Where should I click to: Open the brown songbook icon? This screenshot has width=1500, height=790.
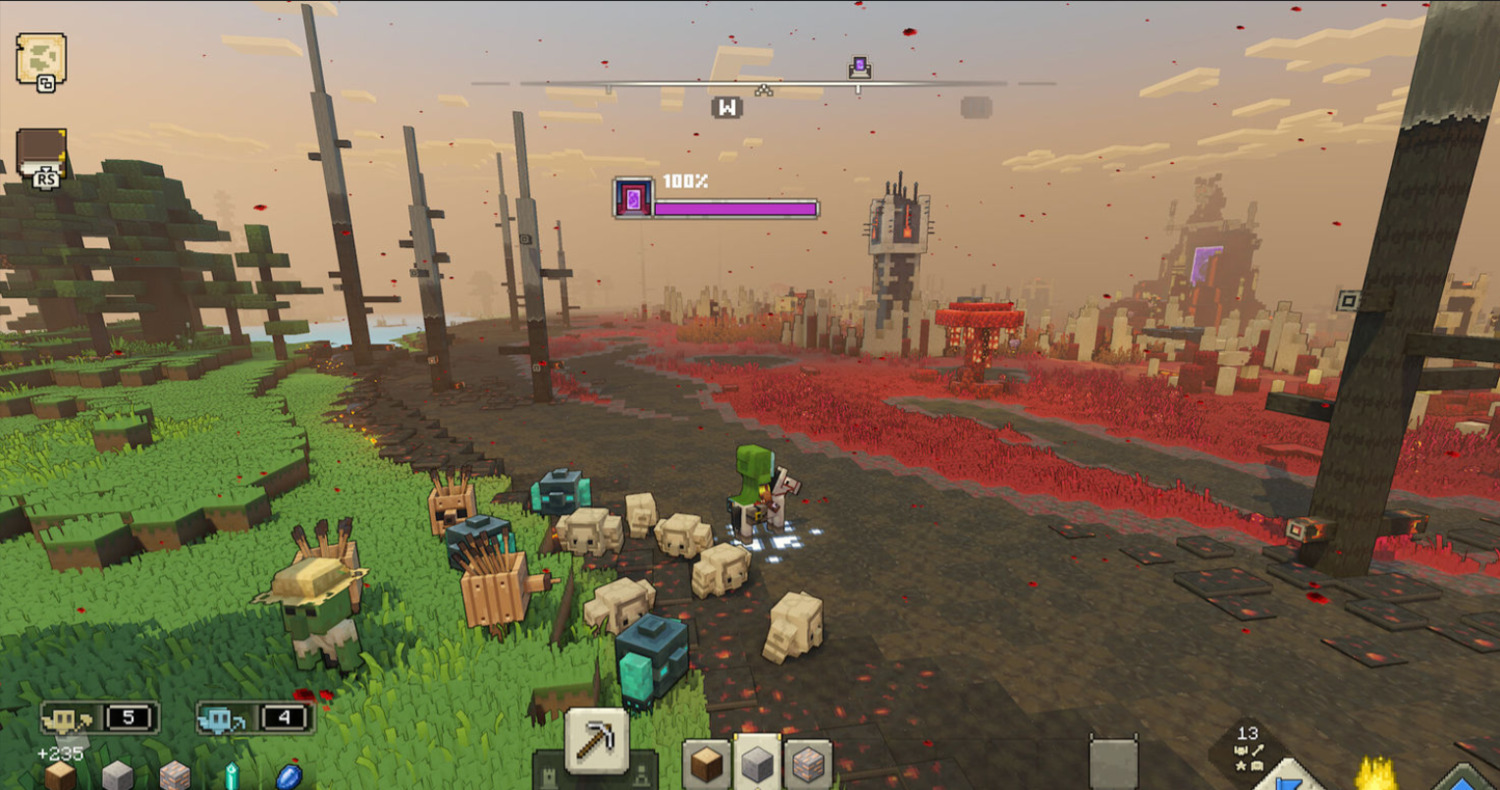tap(42, 154)
